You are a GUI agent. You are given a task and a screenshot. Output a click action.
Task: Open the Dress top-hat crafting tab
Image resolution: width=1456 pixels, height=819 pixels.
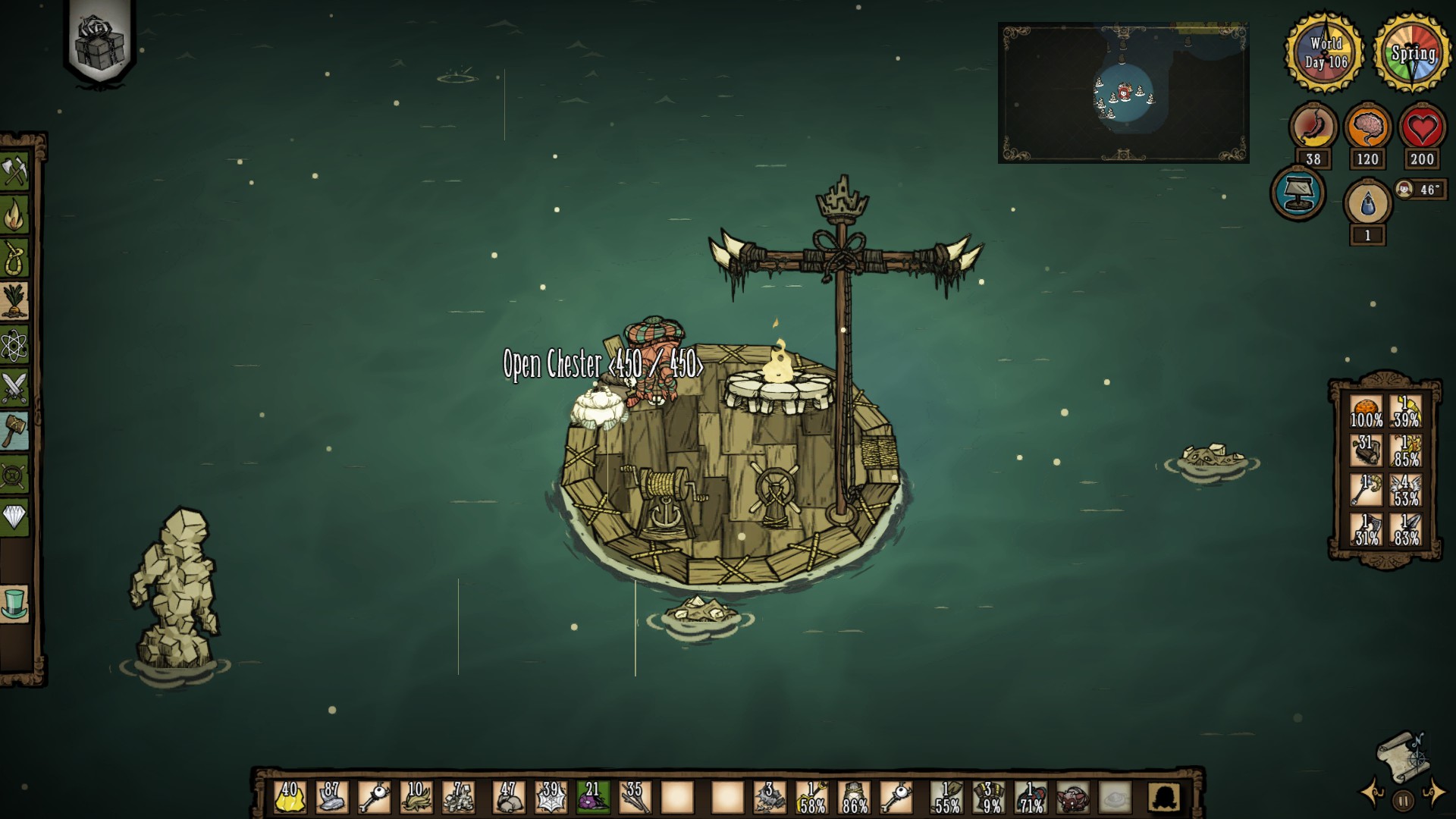coord(14,604)
